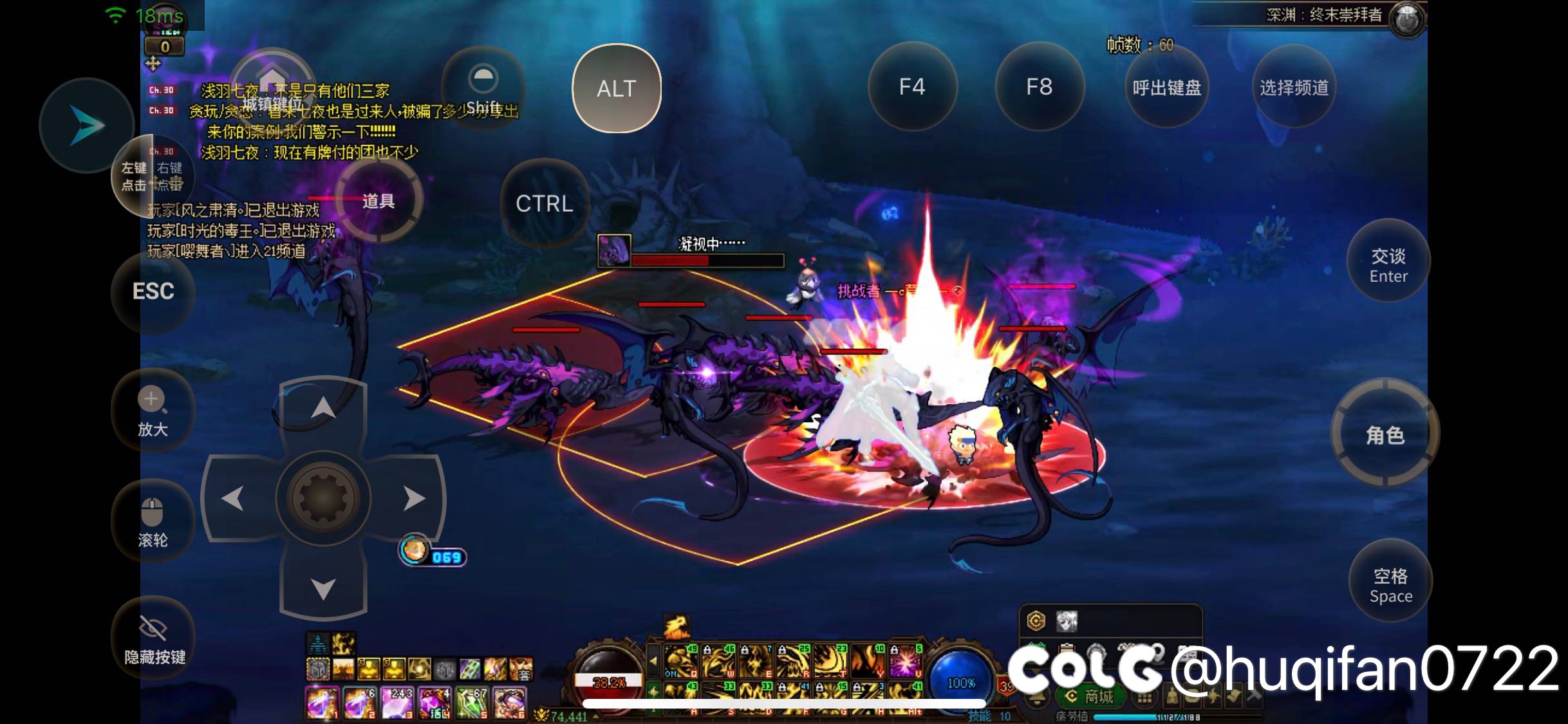Open the 道具 item button
1568x724 pixels.
coord(378,201)
